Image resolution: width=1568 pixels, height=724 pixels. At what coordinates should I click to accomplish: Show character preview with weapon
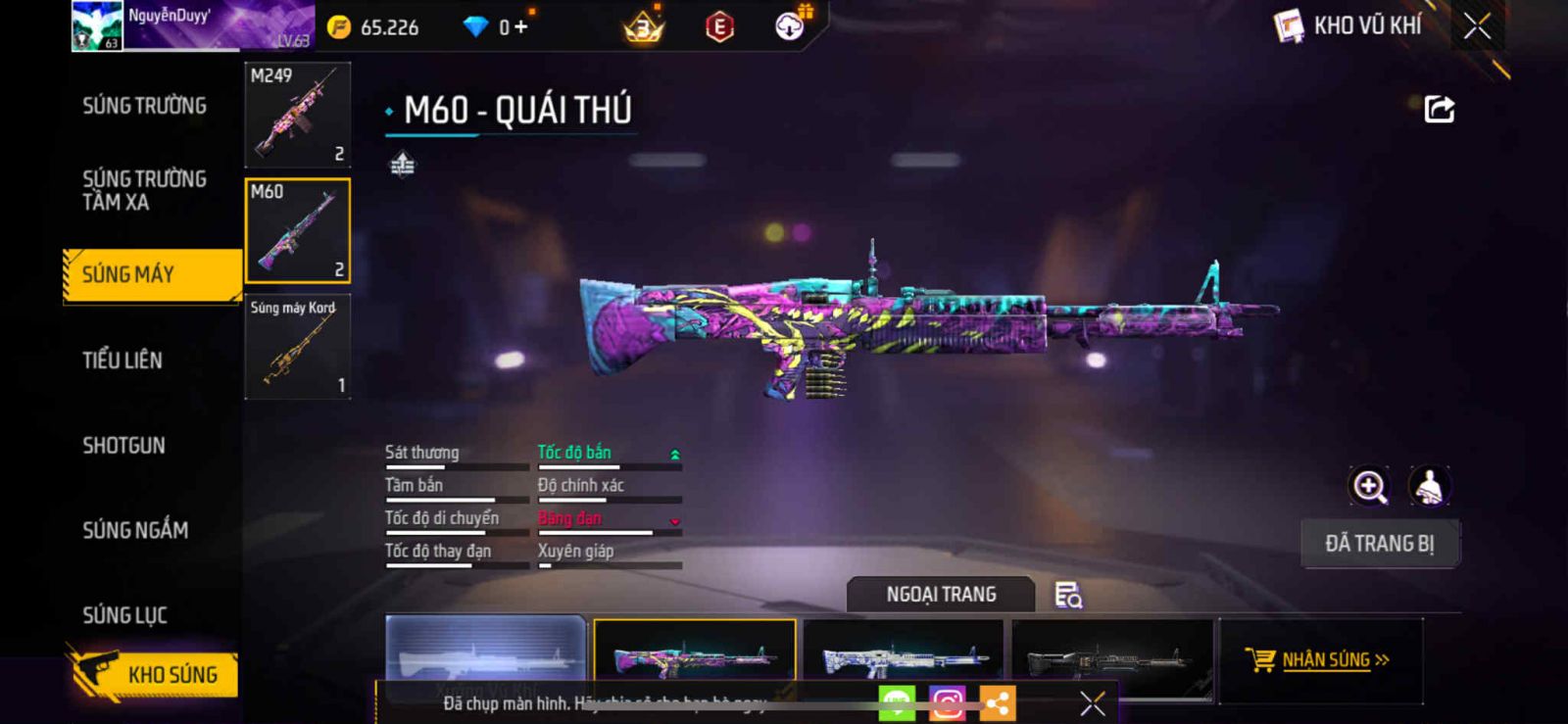(1430, 486)
